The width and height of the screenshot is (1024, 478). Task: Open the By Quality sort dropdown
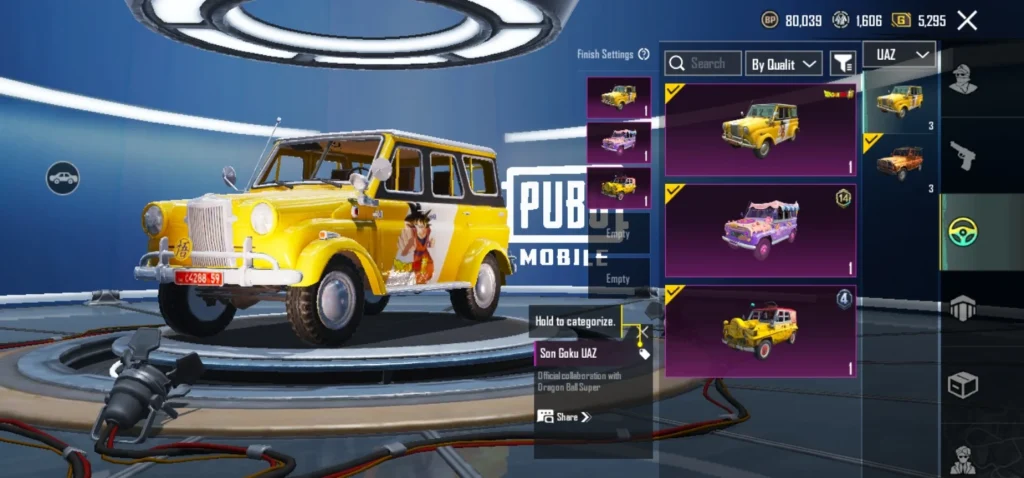784,64
